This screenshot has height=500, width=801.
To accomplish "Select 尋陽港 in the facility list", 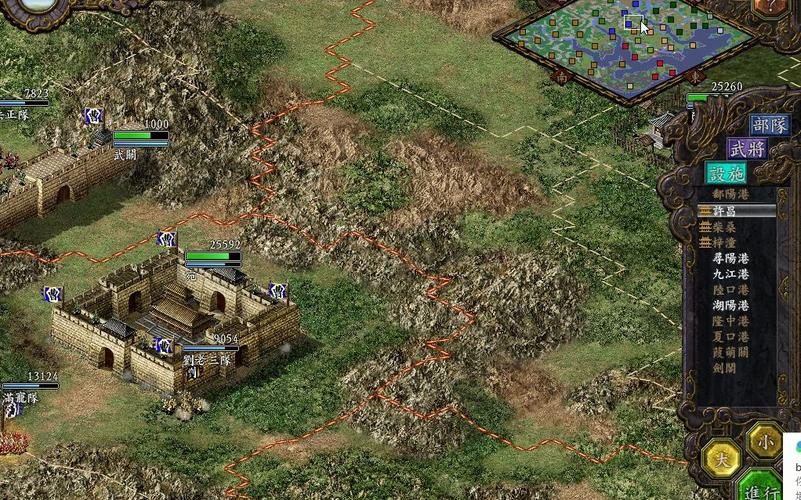I will click(730, 257).
